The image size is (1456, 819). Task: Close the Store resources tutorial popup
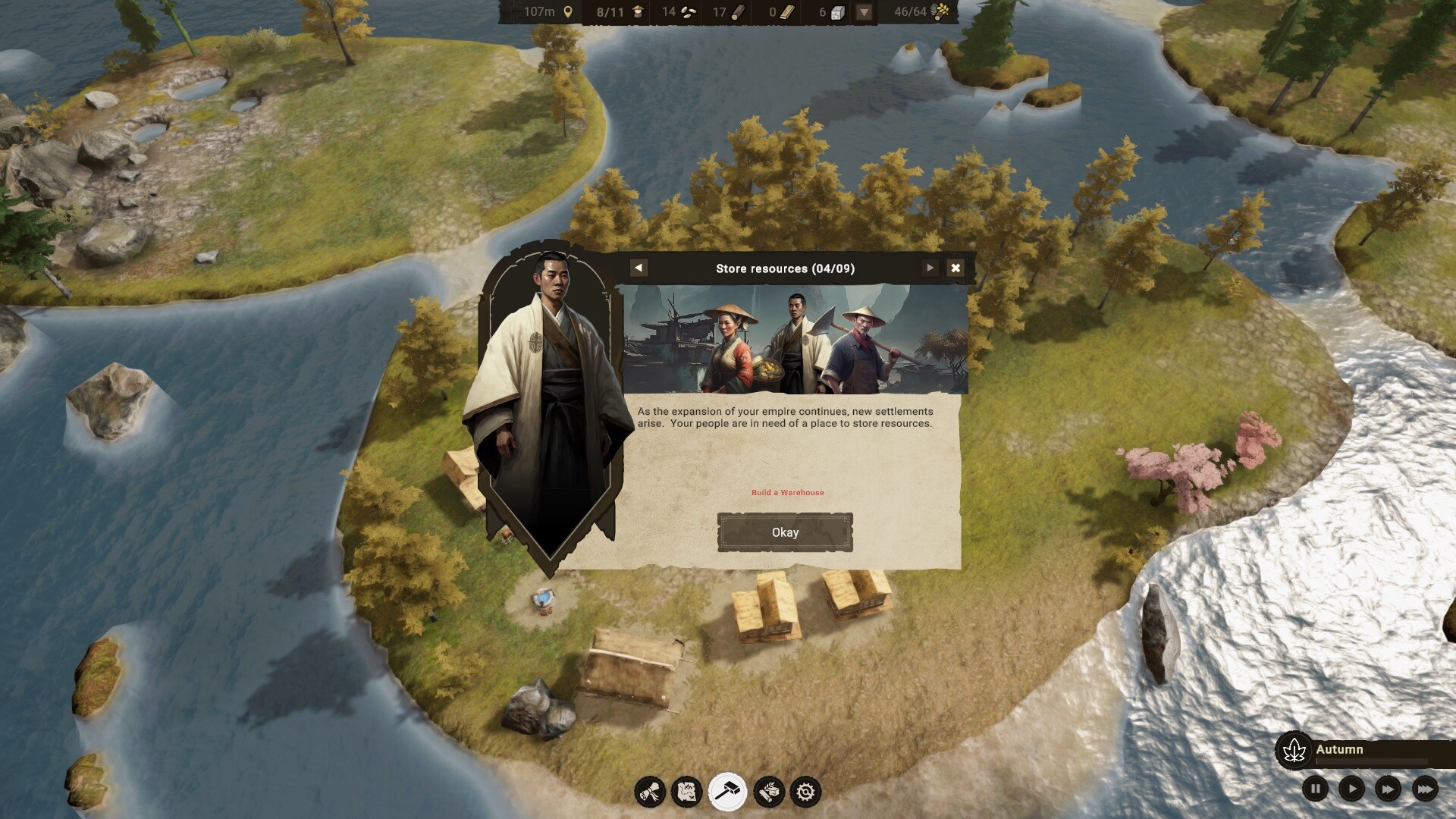(955, 268)
